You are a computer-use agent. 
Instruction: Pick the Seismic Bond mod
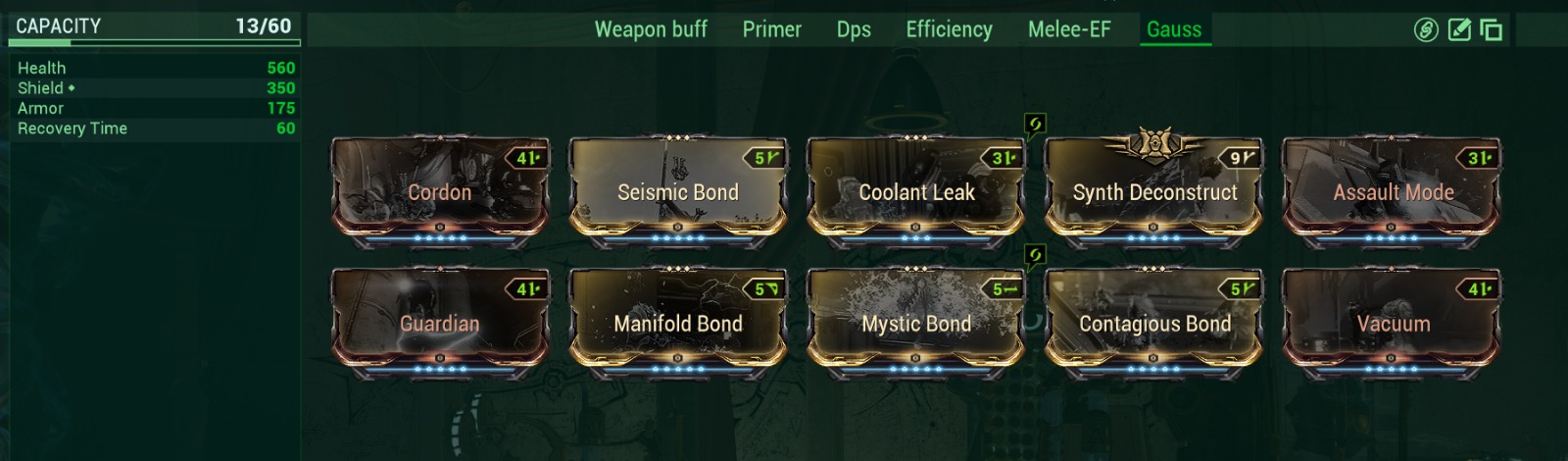(x=678, y=191)
